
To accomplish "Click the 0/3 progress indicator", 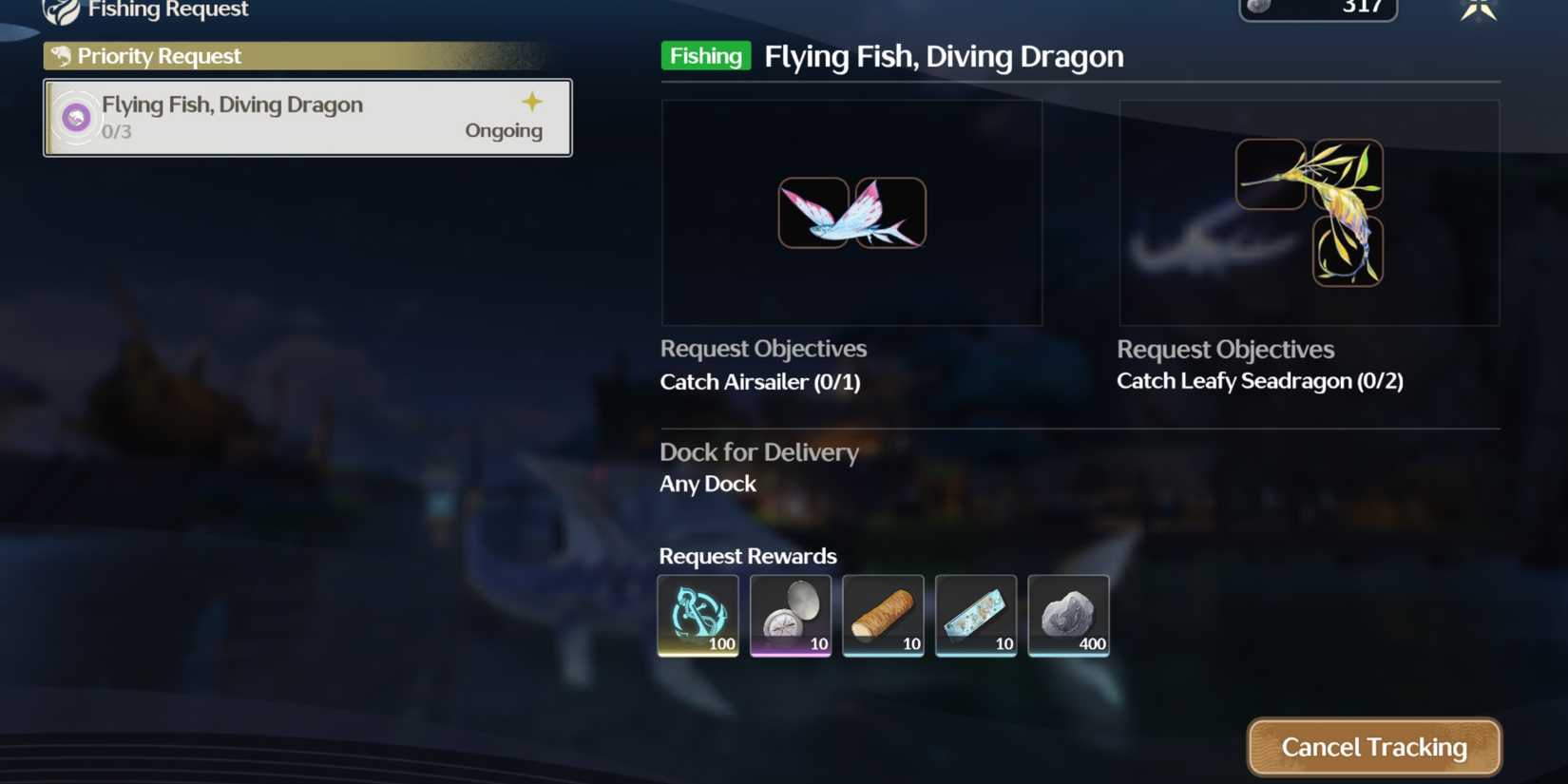I will point(116,132).
